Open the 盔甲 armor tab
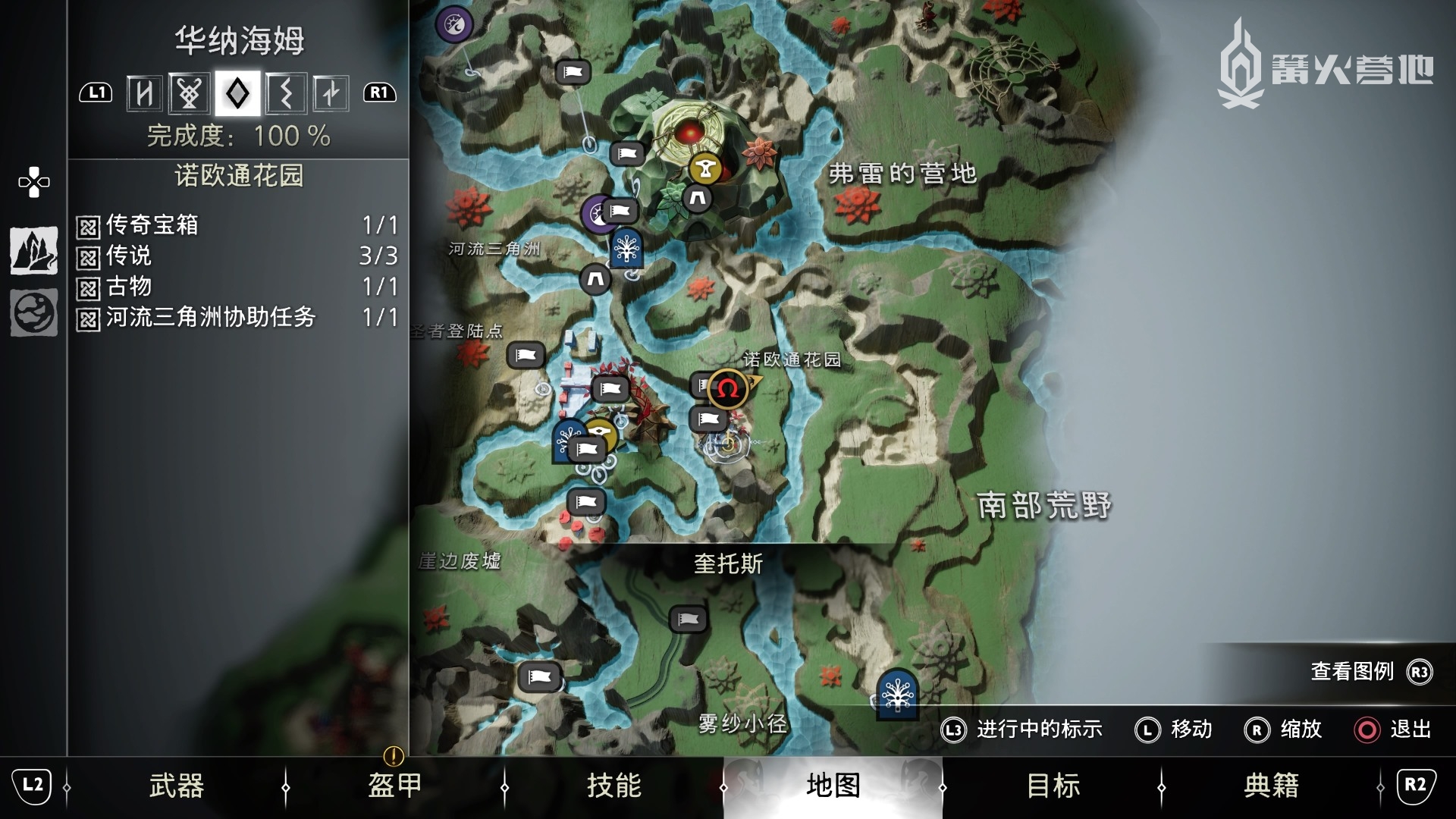Screen dimensions: 1456x819 coord(394,786)
